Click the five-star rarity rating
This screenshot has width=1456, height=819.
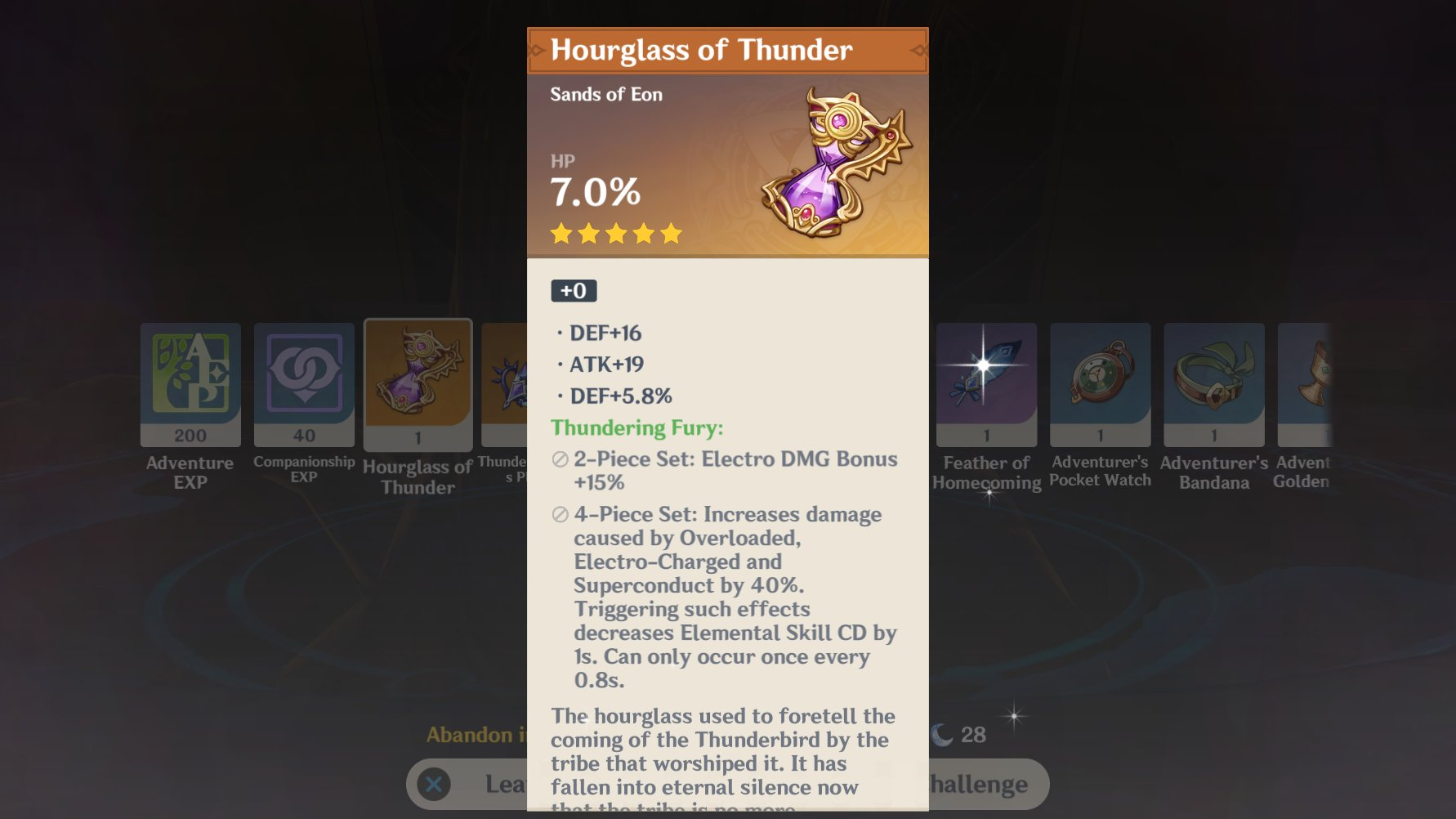tap(614, 235)
